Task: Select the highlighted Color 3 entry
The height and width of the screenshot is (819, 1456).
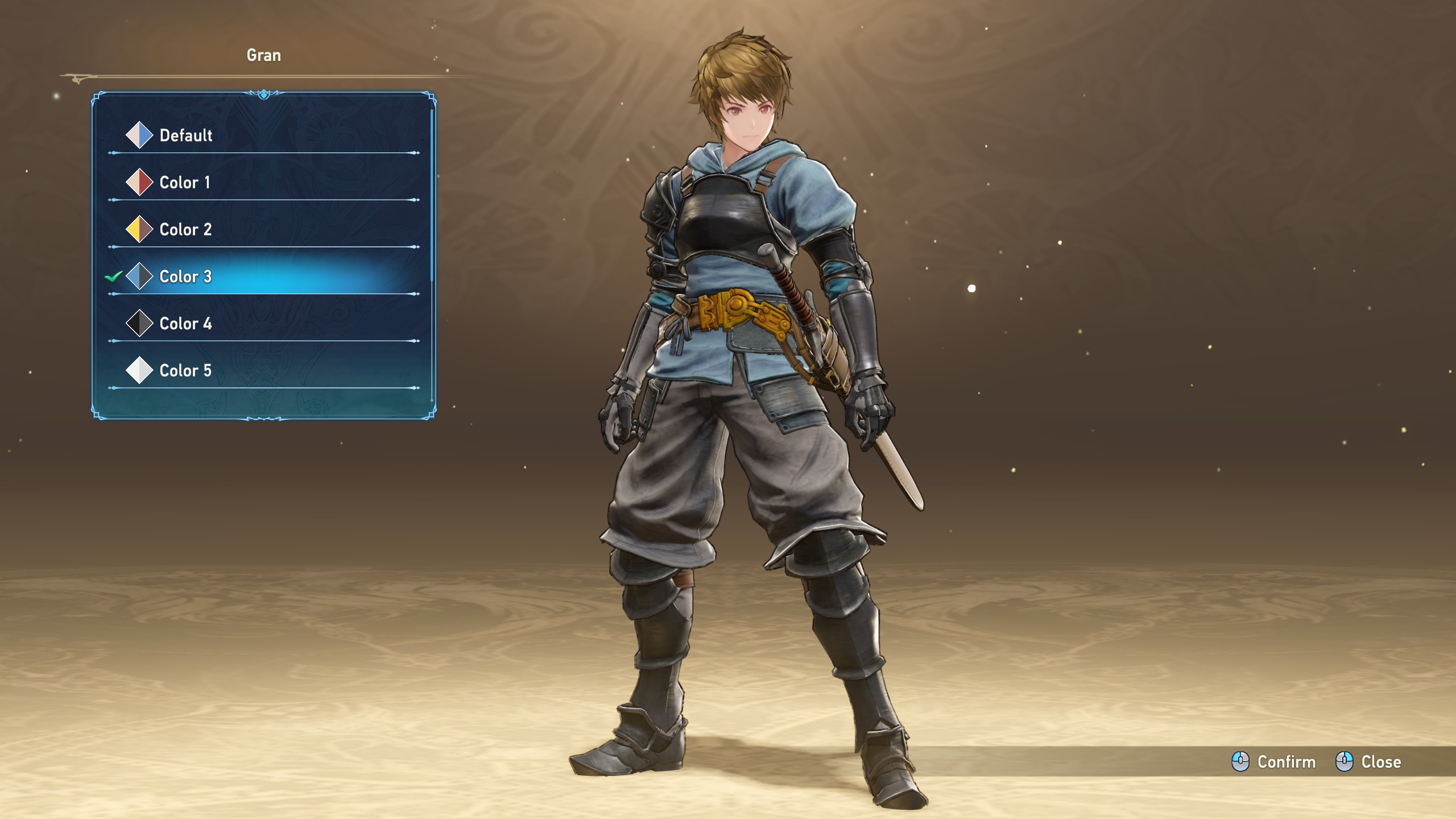Action: (185, 277)
